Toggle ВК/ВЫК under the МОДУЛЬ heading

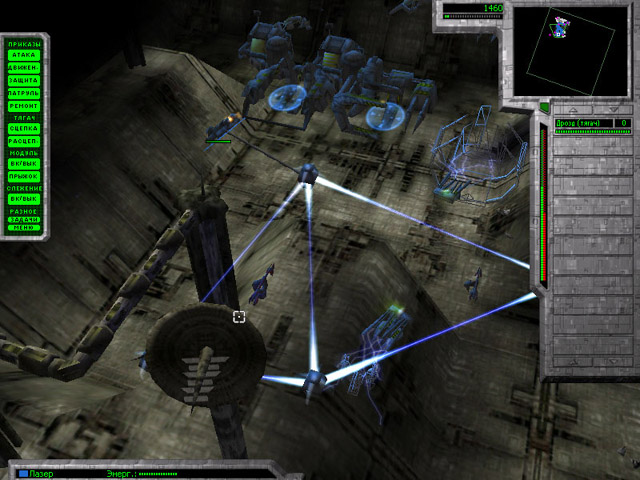(x=22, y=164)
